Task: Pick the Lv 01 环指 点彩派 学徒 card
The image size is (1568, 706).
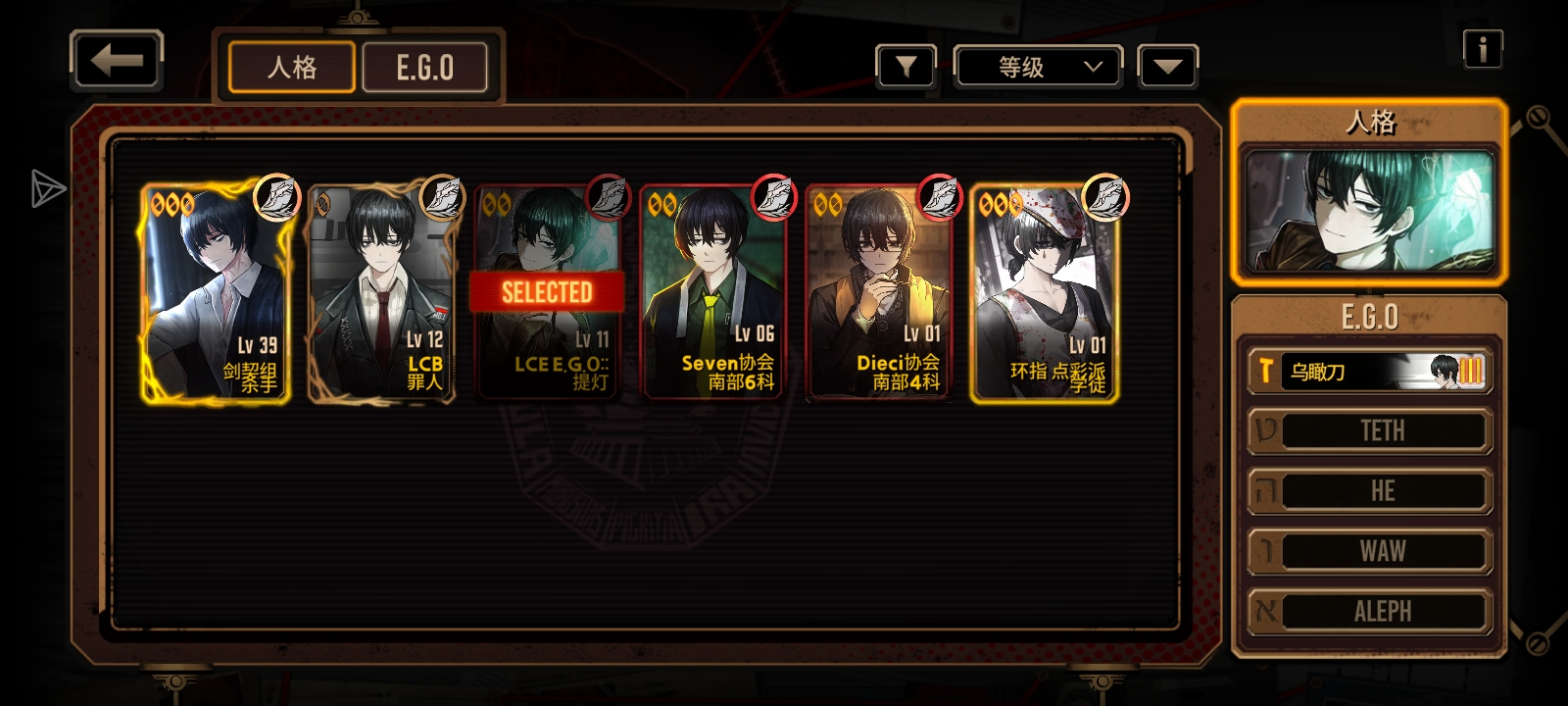Action: [x=1045, y=293]
